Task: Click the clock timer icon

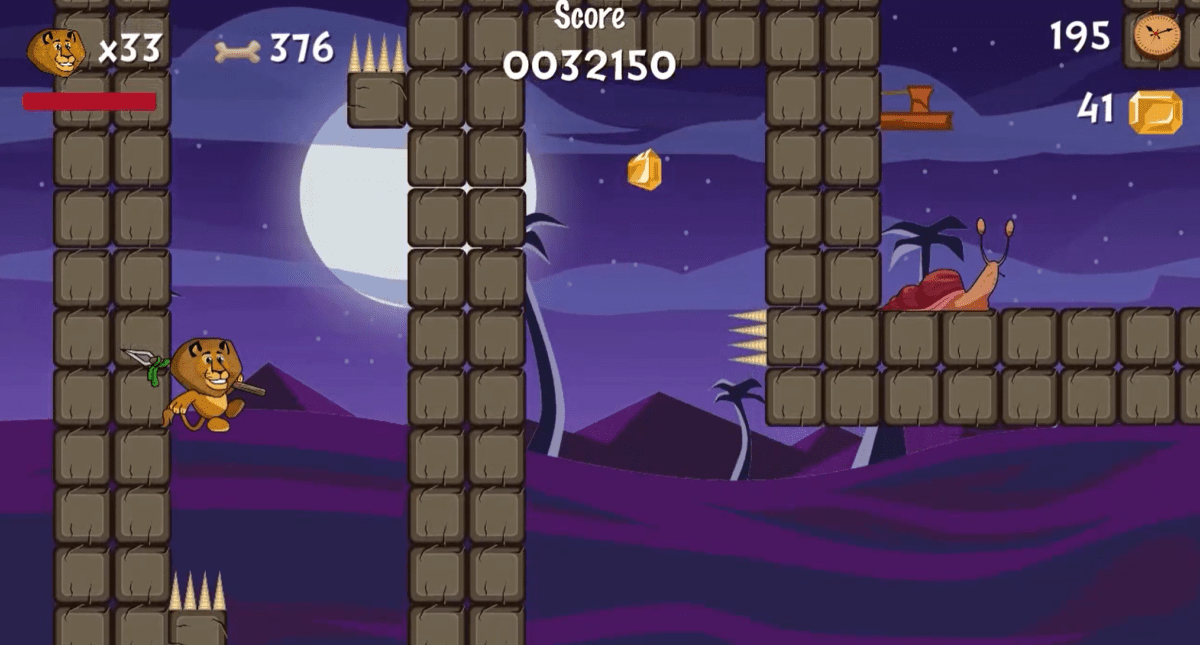Action: 1157,37
